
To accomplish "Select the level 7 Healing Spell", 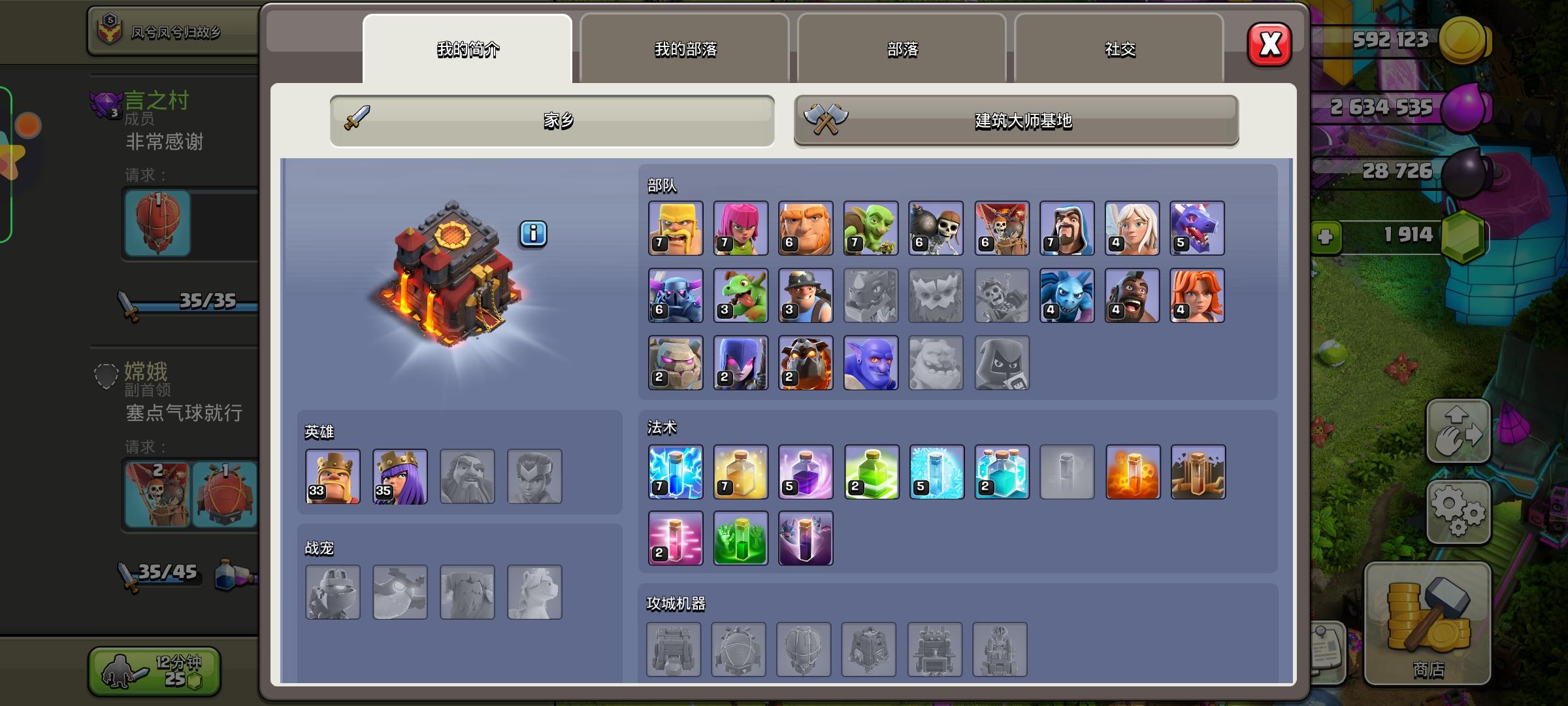I will [740, 472].
